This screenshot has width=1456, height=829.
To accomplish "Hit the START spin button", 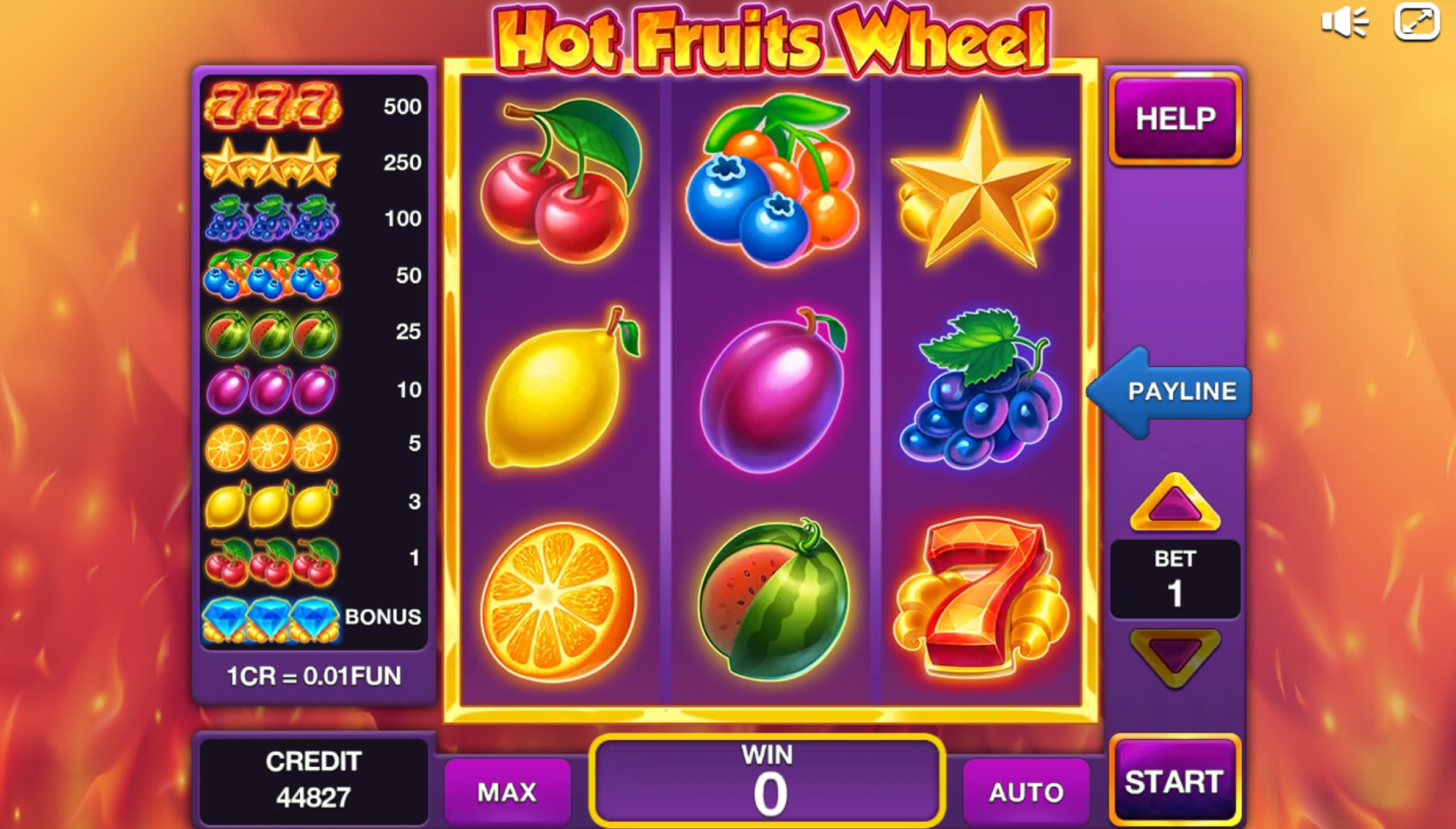I will click(x=1175, y=781).
